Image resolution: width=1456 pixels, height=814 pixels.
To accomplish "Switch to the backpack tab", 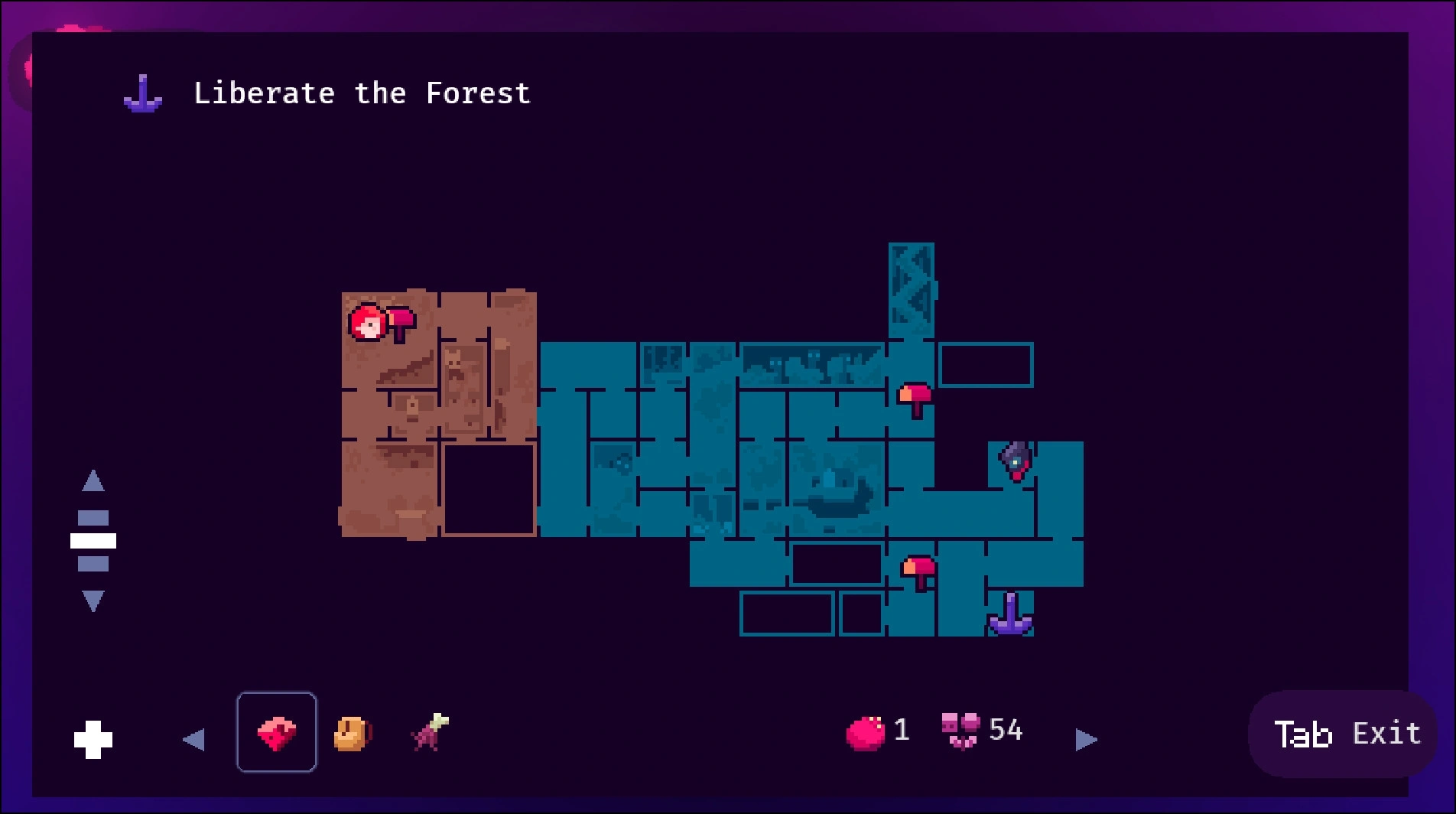I will [352, 734].
